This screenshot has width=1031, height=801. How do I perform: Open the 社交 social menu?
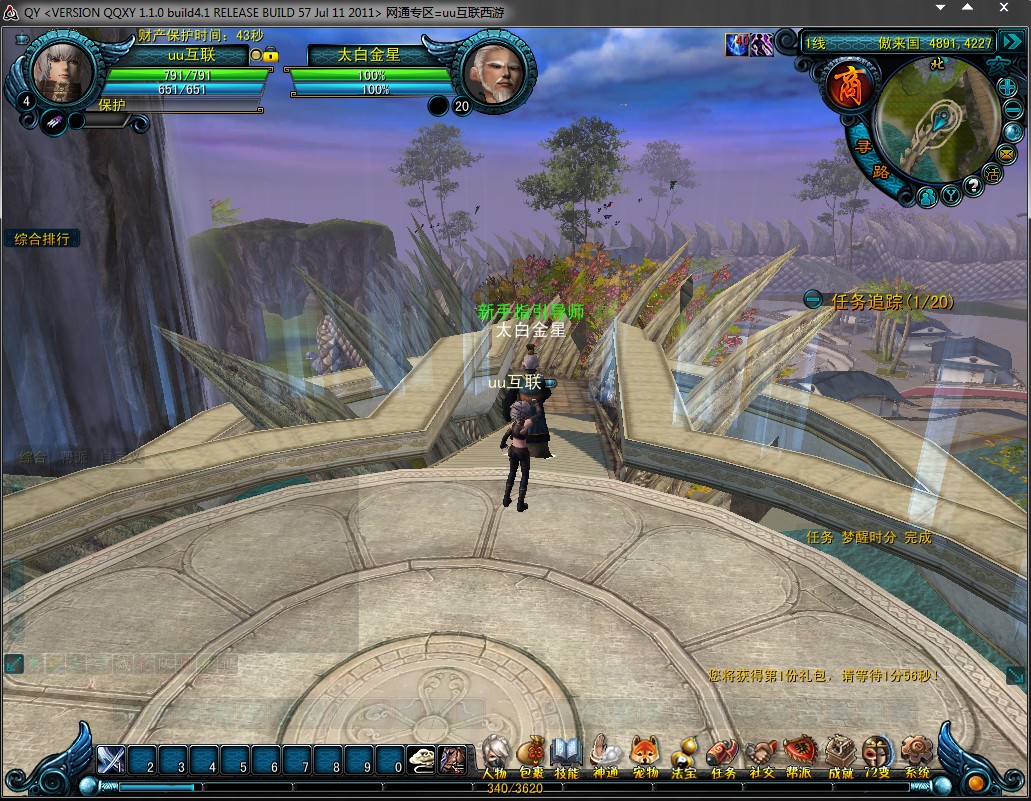(762, 755)
